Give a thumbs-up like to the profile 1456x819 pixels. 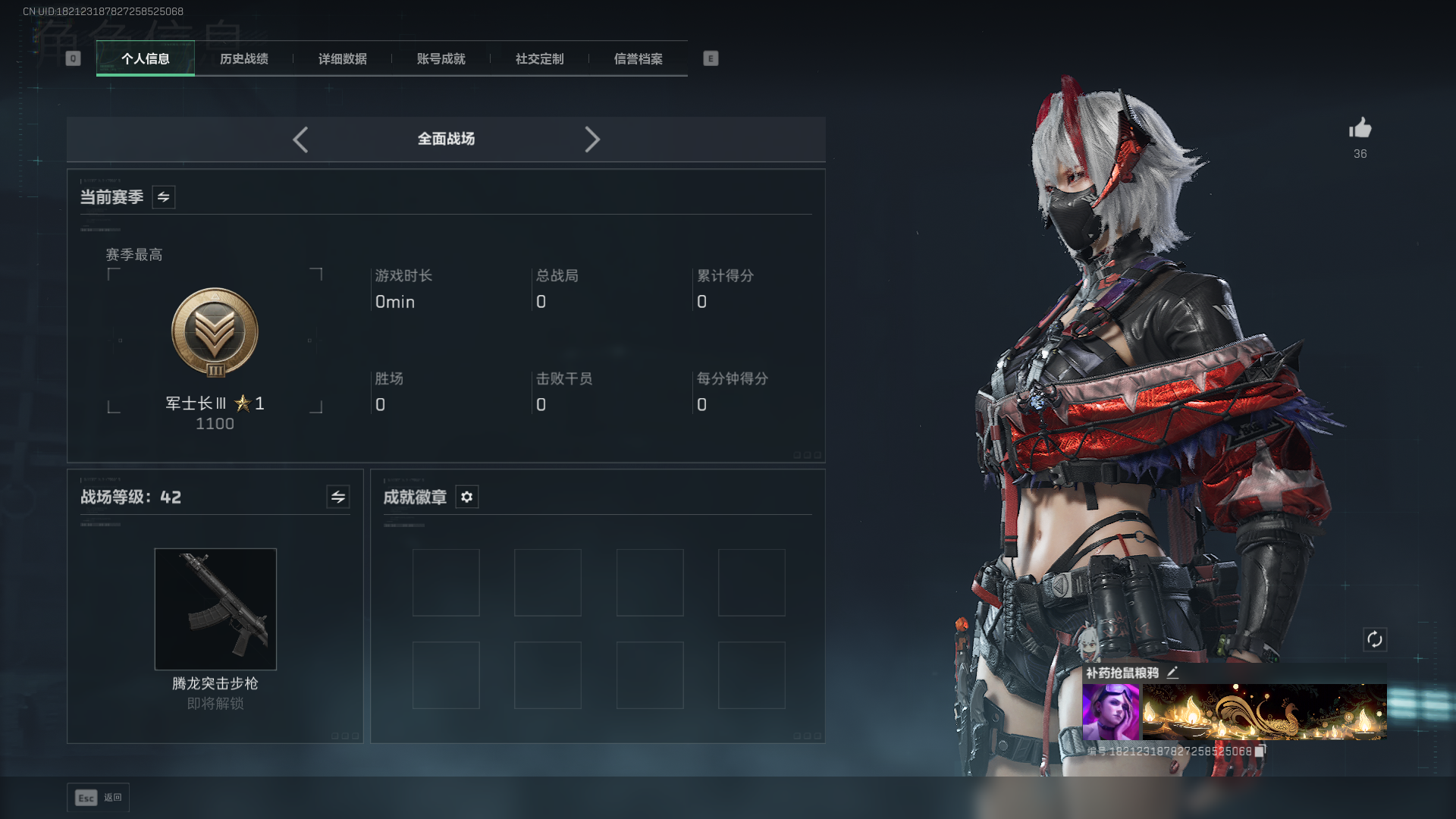(1360, 128)
